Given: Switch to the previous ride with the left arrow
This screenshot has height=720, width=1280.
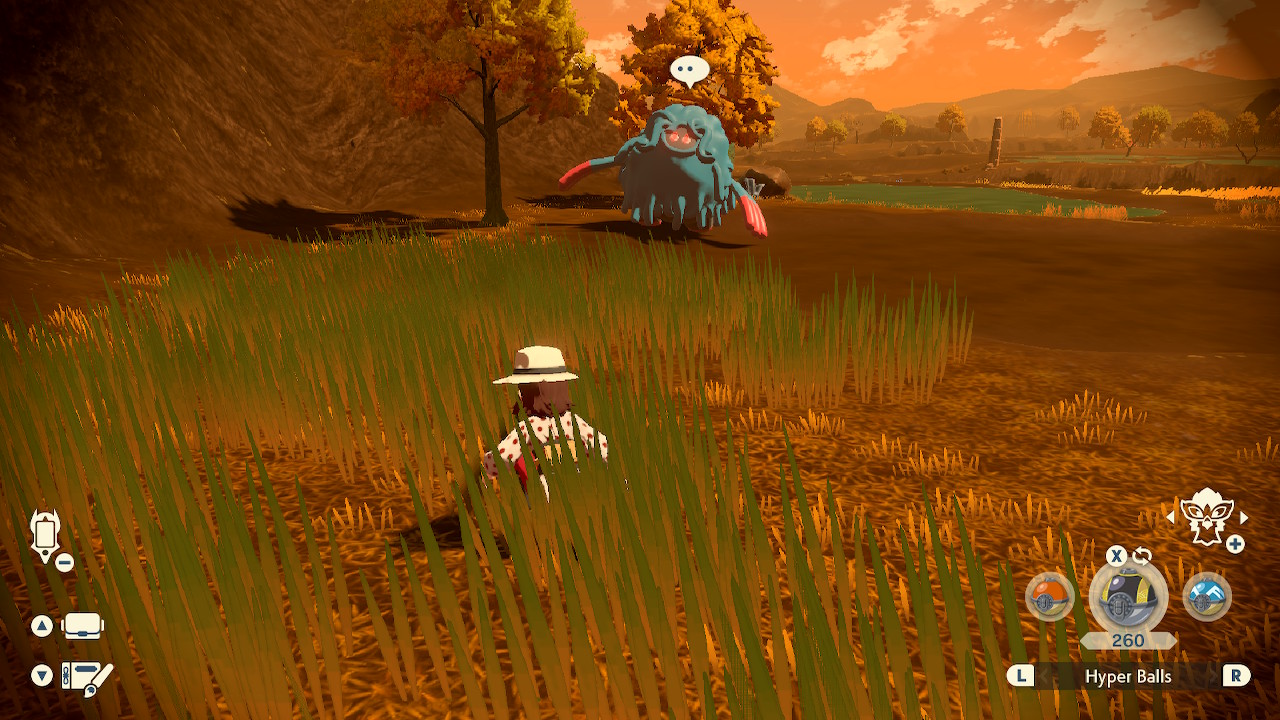Looking at the screenshot, I should click(x=1170, y=518).
